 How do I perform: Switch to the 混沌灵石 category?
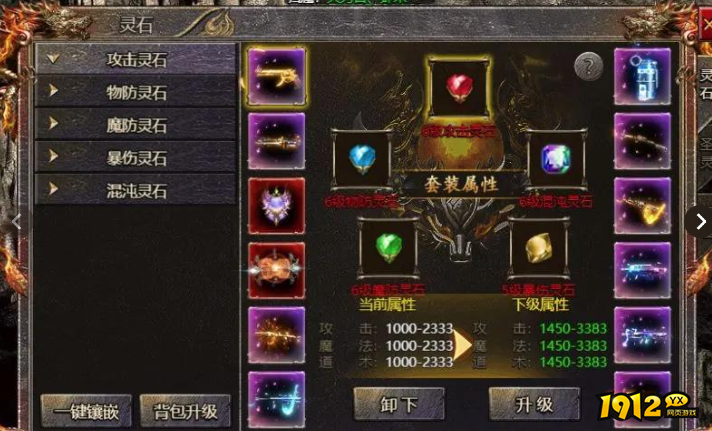[x=136, y=190]
